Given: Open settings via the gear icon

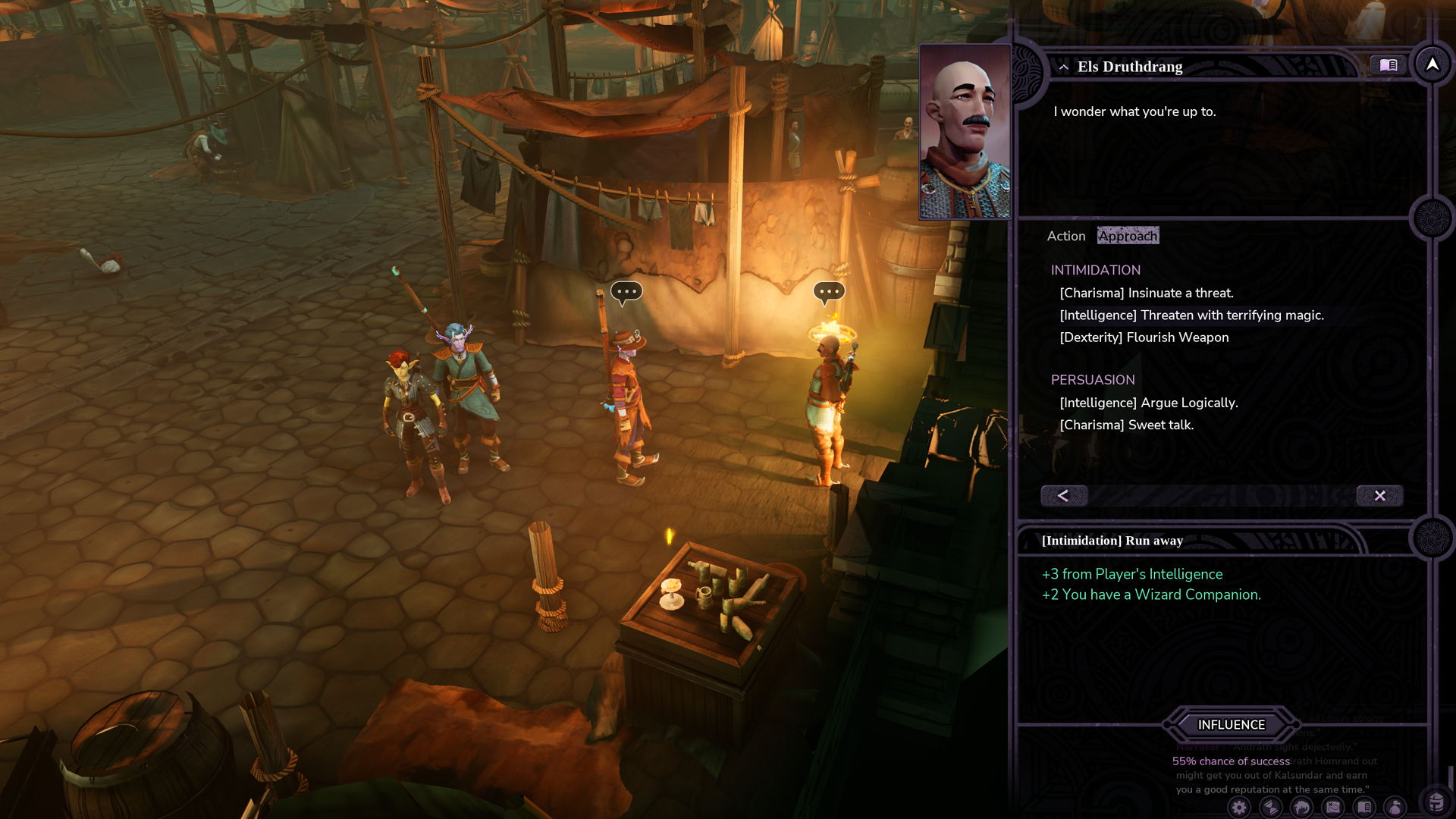Looking at the screenshot, I should [1239, 808].
